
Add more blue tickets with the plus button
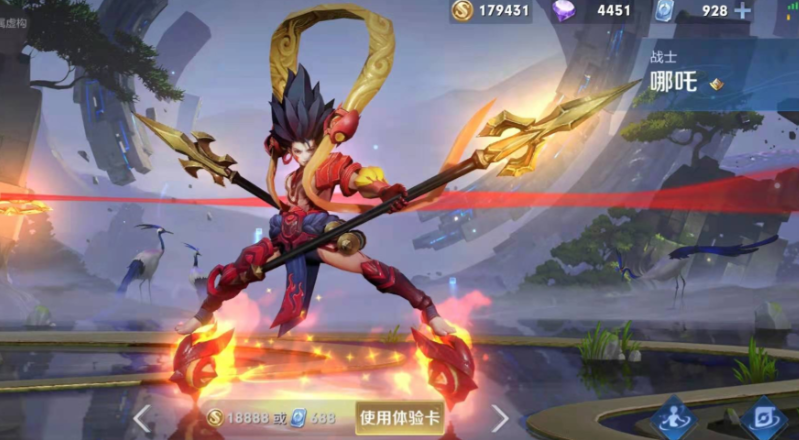pos(743,11)
